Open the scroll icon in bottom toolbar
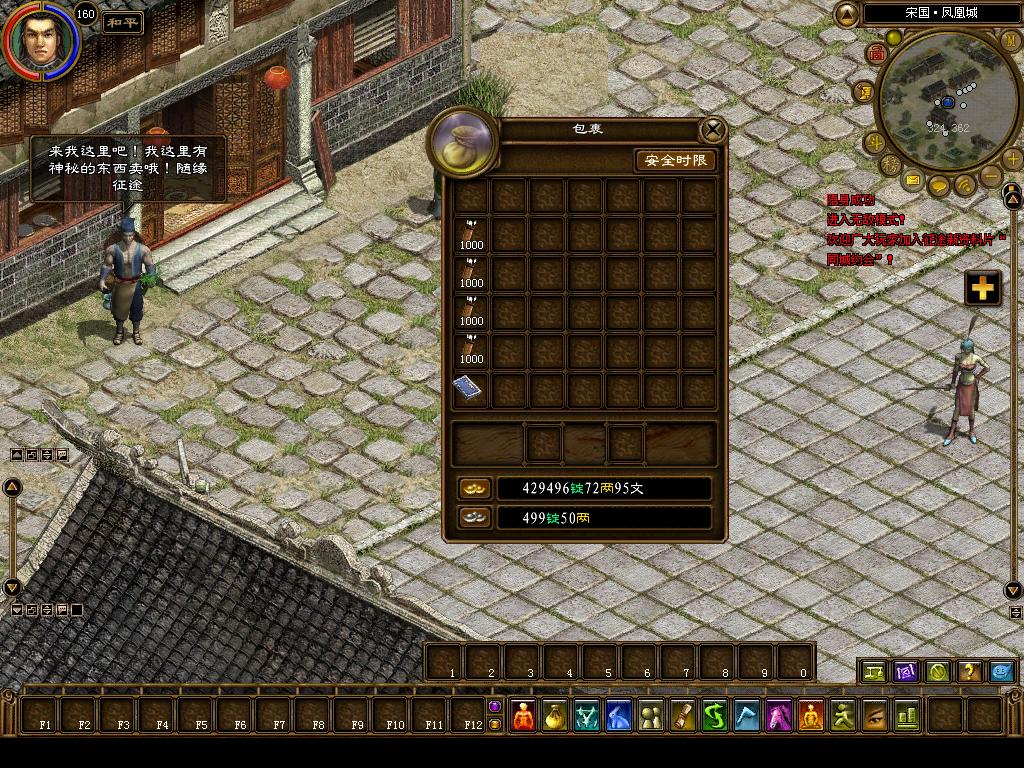Screen dimensions: 1024x768 click(x=683, y=715)
